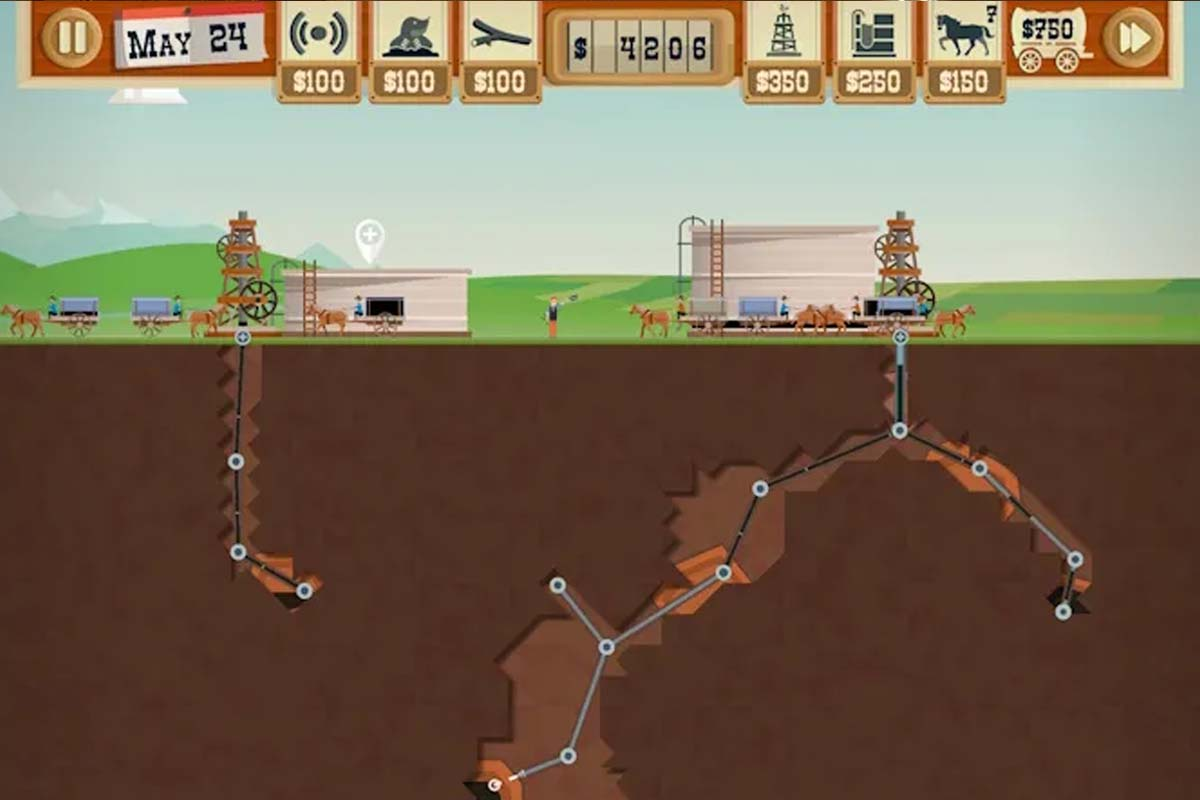This screenshot has width=1200, height=800.
Task: Purchase the mole for $100
Action: point(409,50)
